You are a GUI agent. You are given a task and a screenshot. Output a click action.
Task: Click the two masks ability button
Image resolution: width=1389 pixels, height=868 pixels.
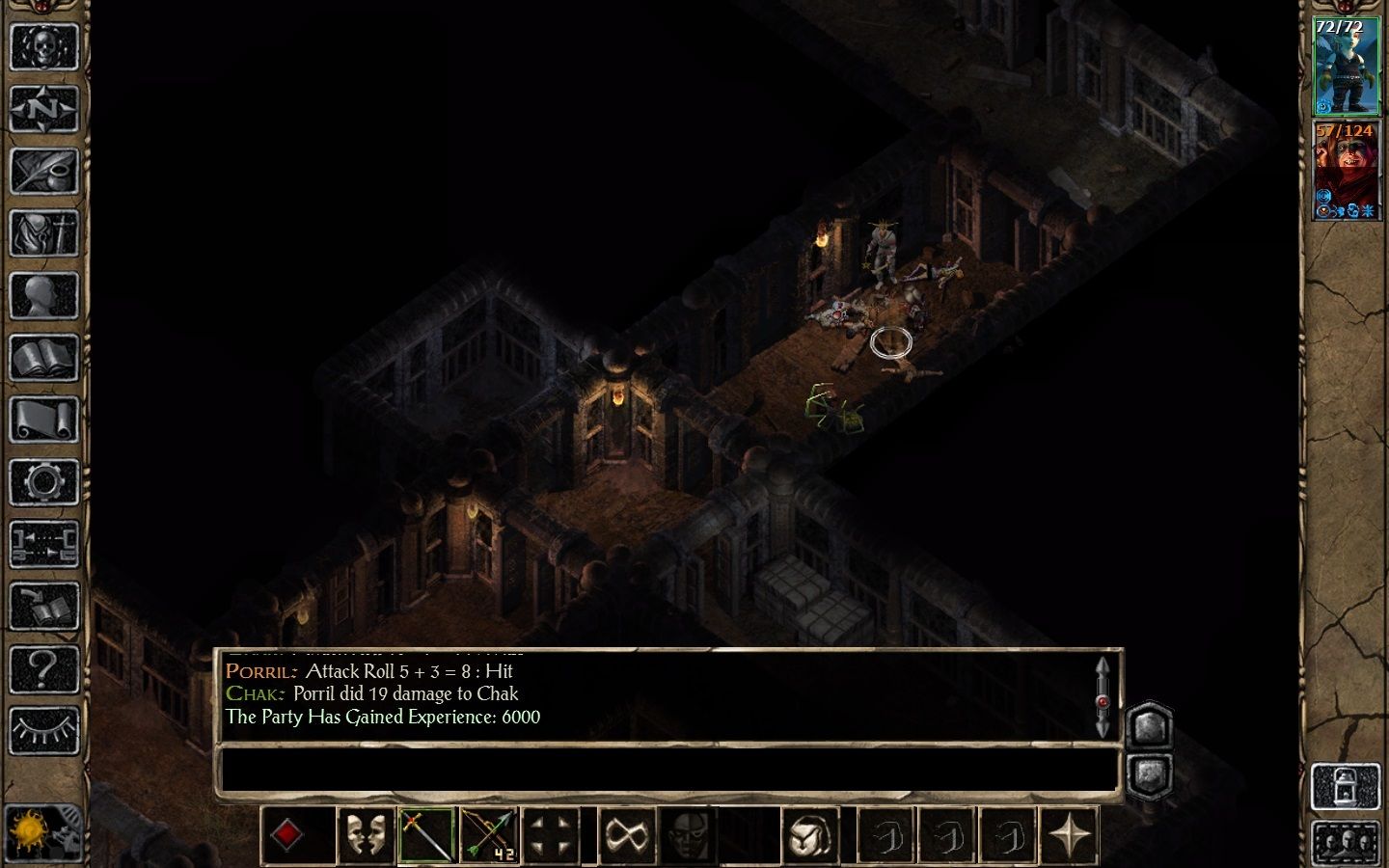(x=366, y=834)
